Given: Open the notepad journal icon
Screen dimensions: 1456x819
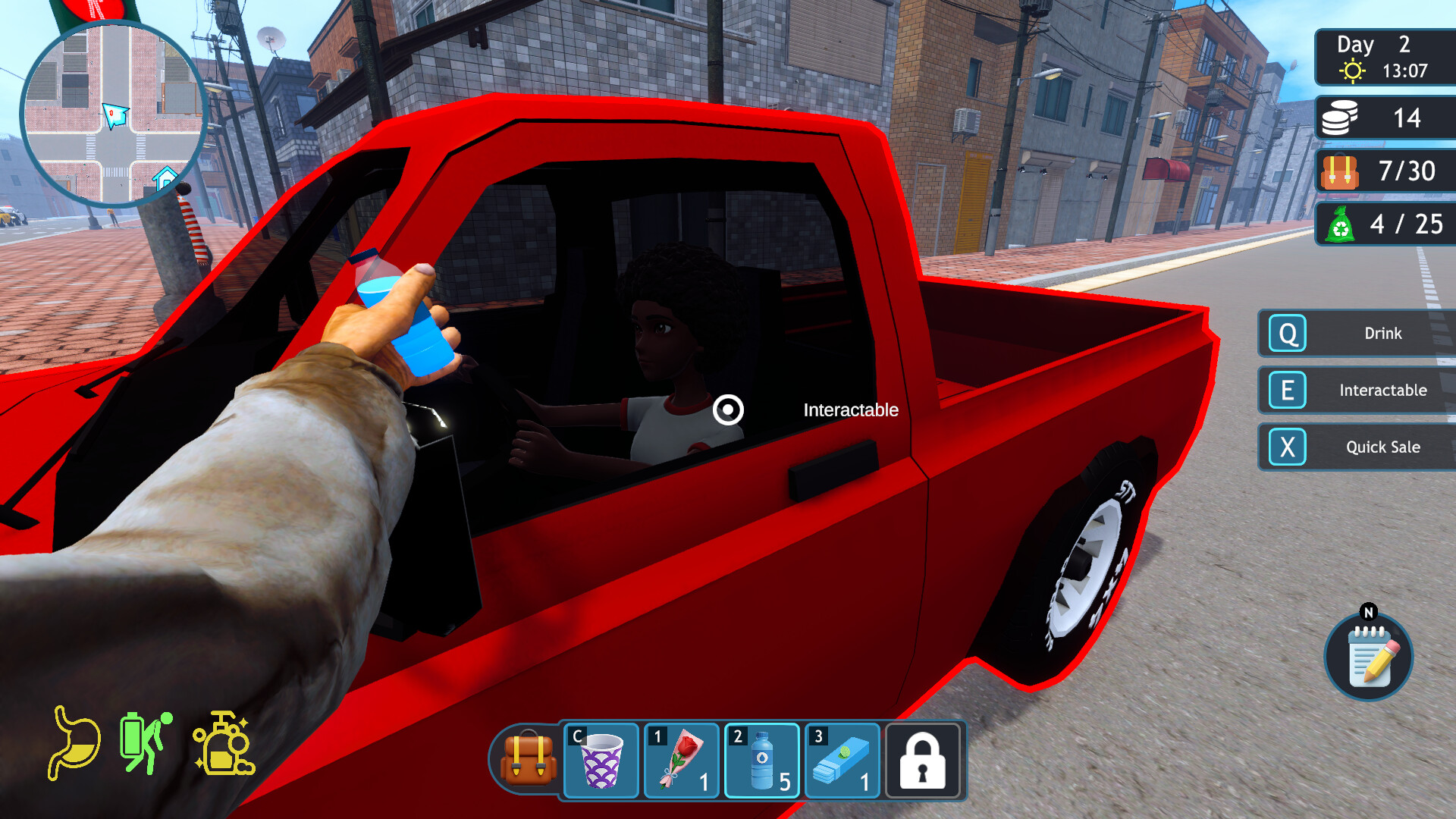Looking at the screenshot, I should pos(1369,656).
